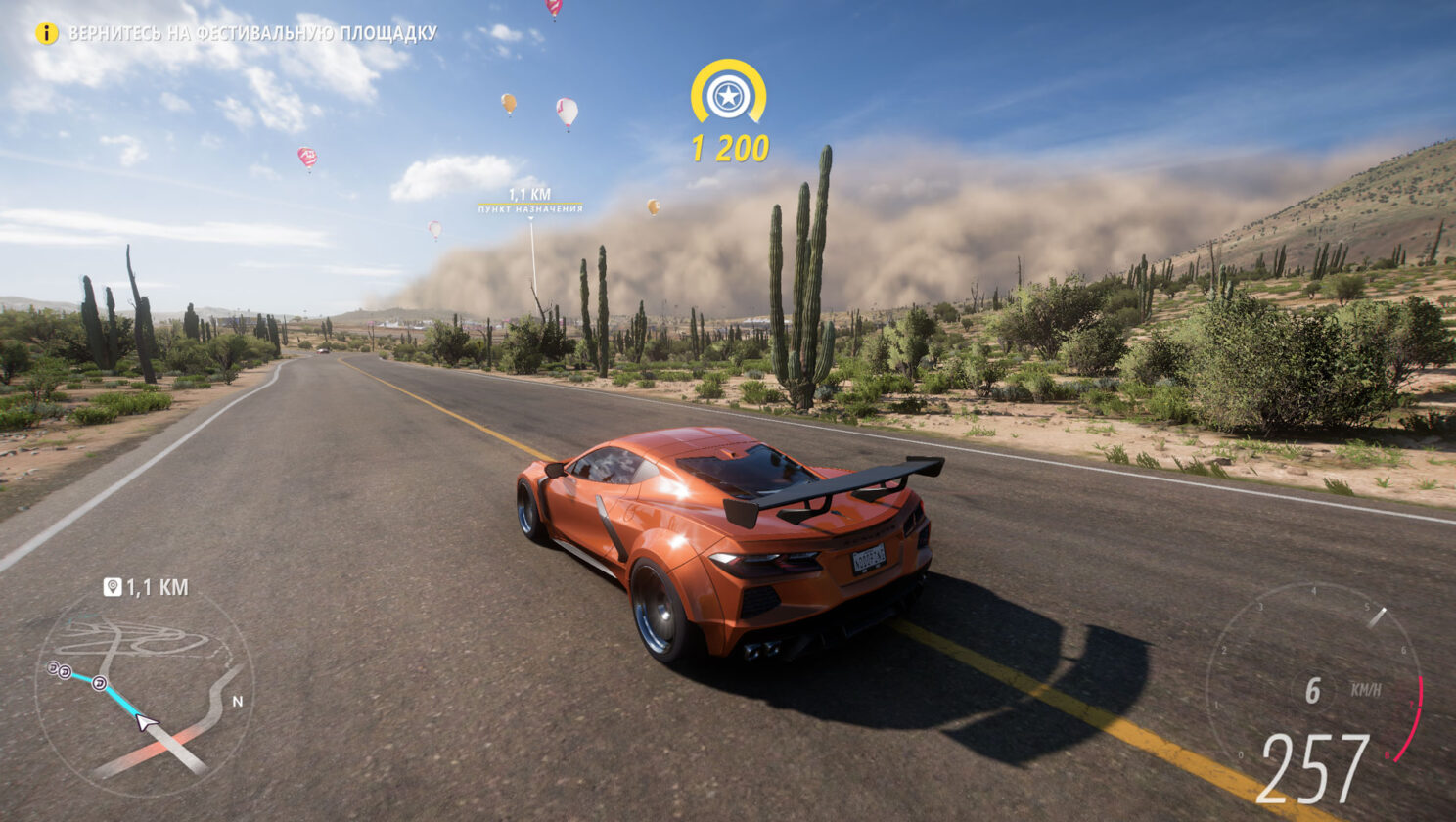
Task: Select the yellow info icon of the objective
Action: click(47, 33)
